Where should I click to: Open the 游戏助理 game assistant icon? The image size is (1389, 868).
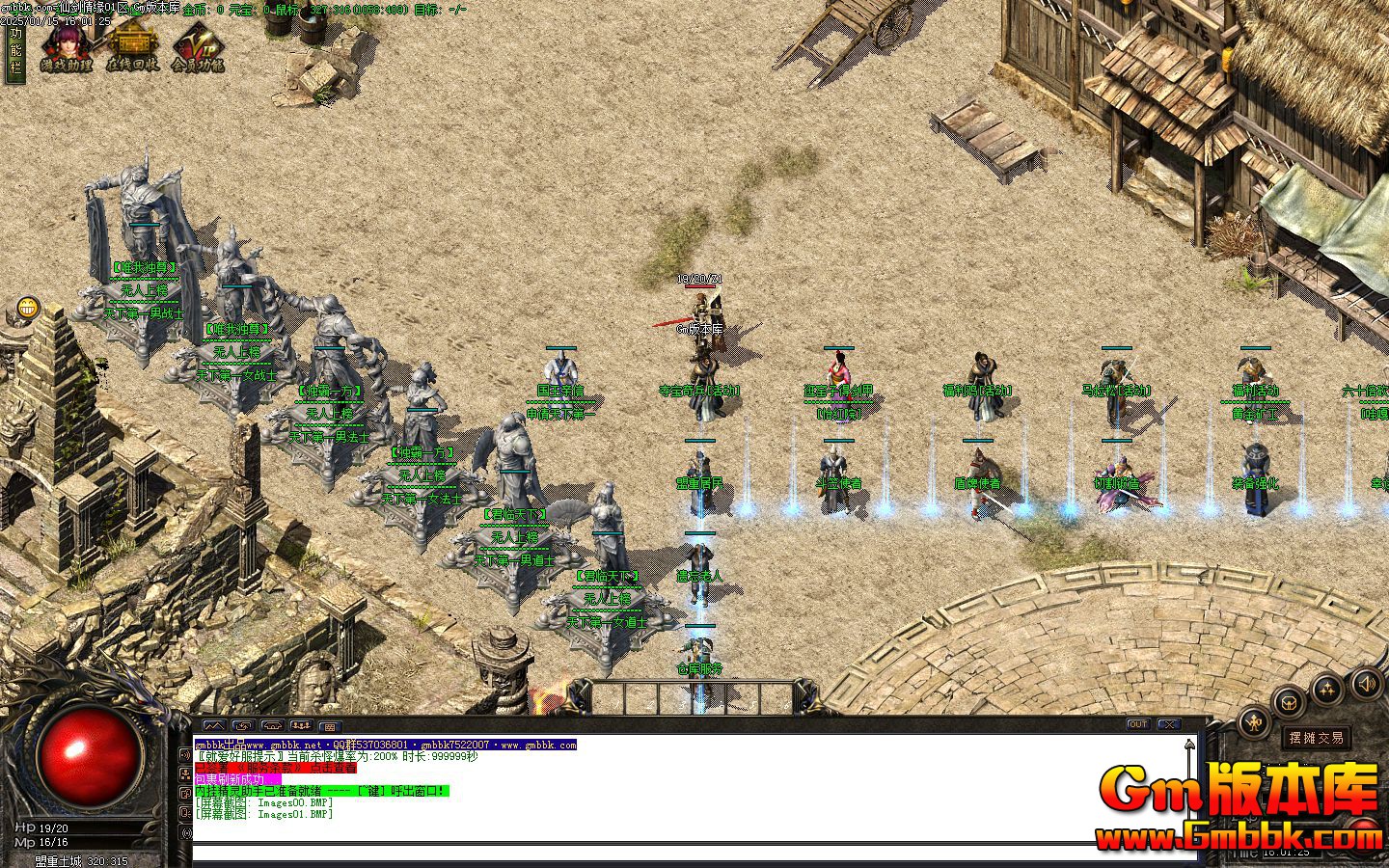tap(66, 46)
